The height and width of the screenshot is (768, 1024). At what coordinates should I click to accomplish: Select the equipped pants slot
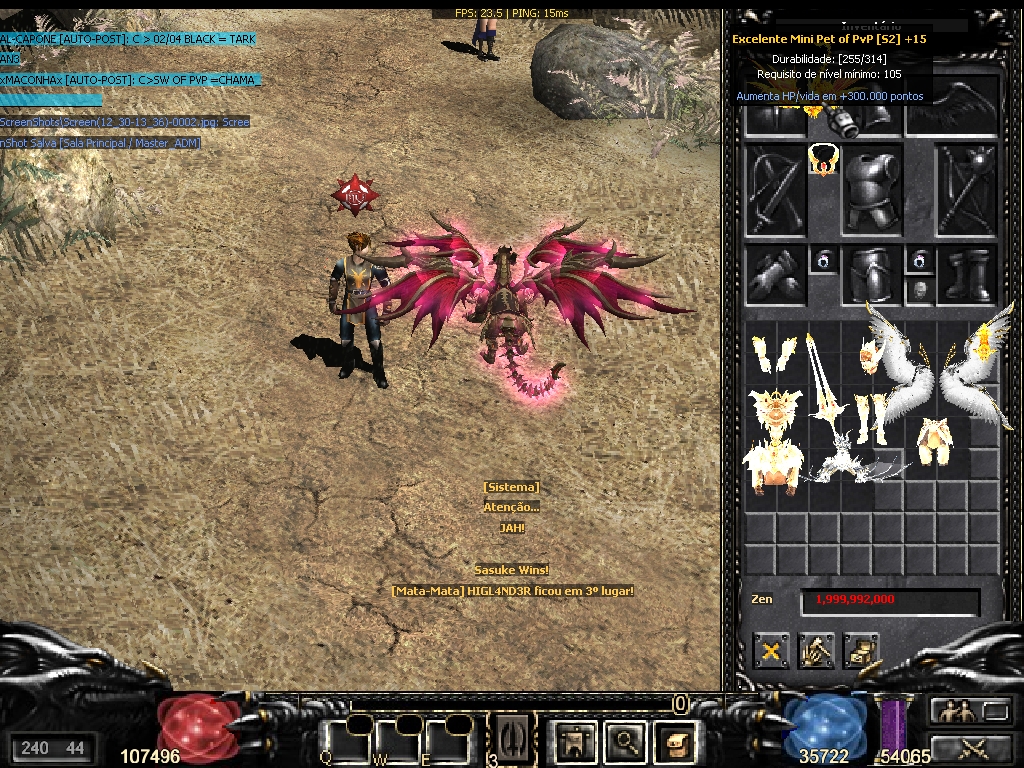pos(870,275)
